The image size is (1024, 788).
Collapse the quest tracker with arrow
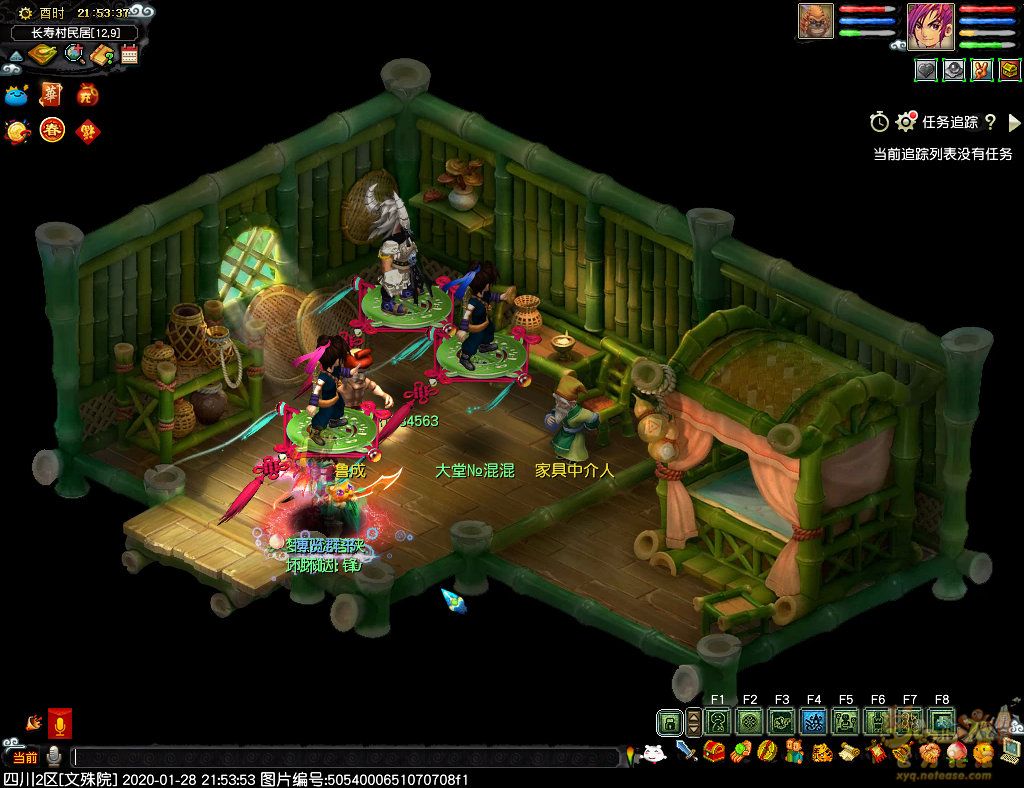(1015, 122)
